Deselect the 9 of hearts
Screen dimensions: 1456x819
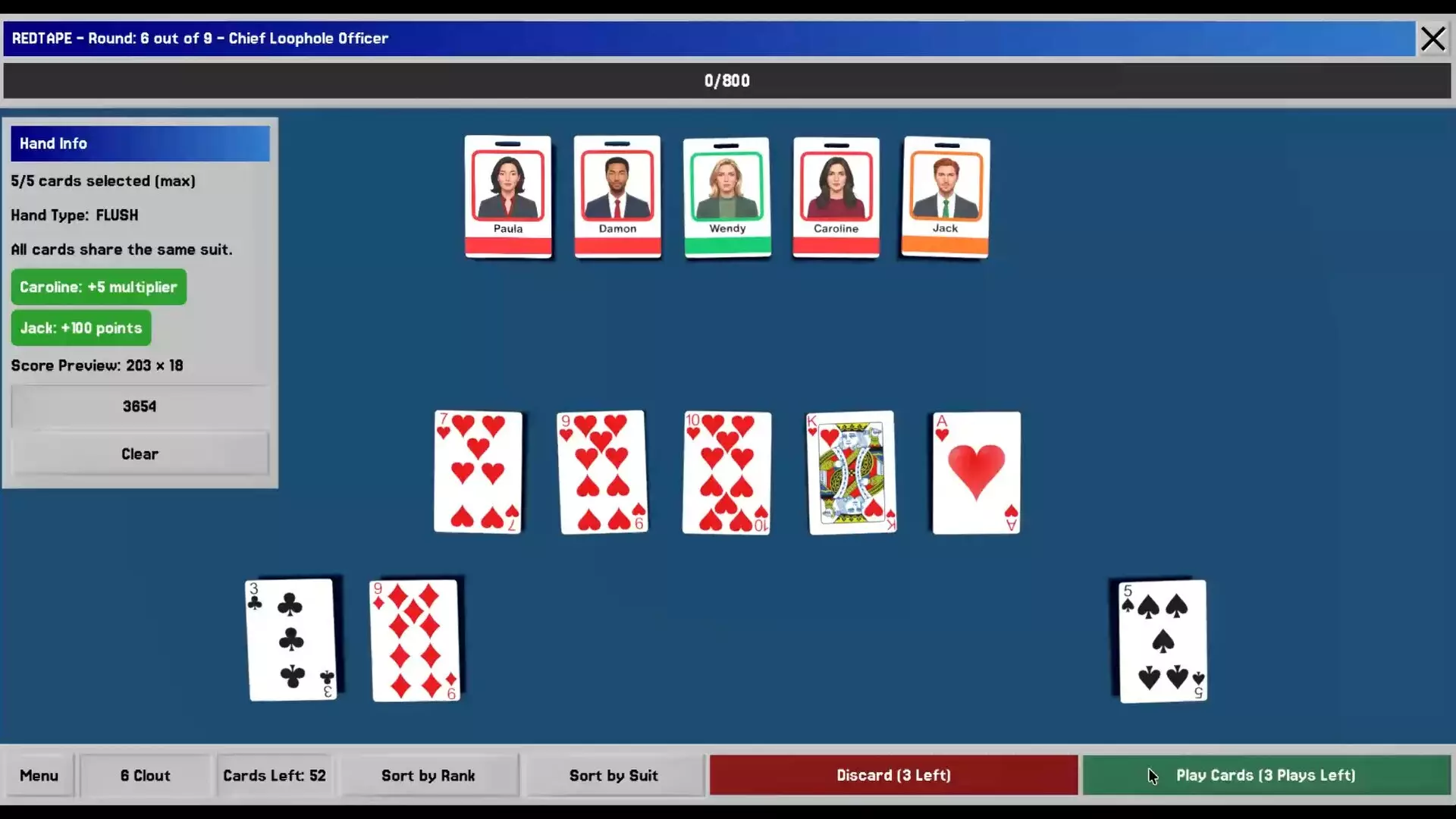pos(603,472)
